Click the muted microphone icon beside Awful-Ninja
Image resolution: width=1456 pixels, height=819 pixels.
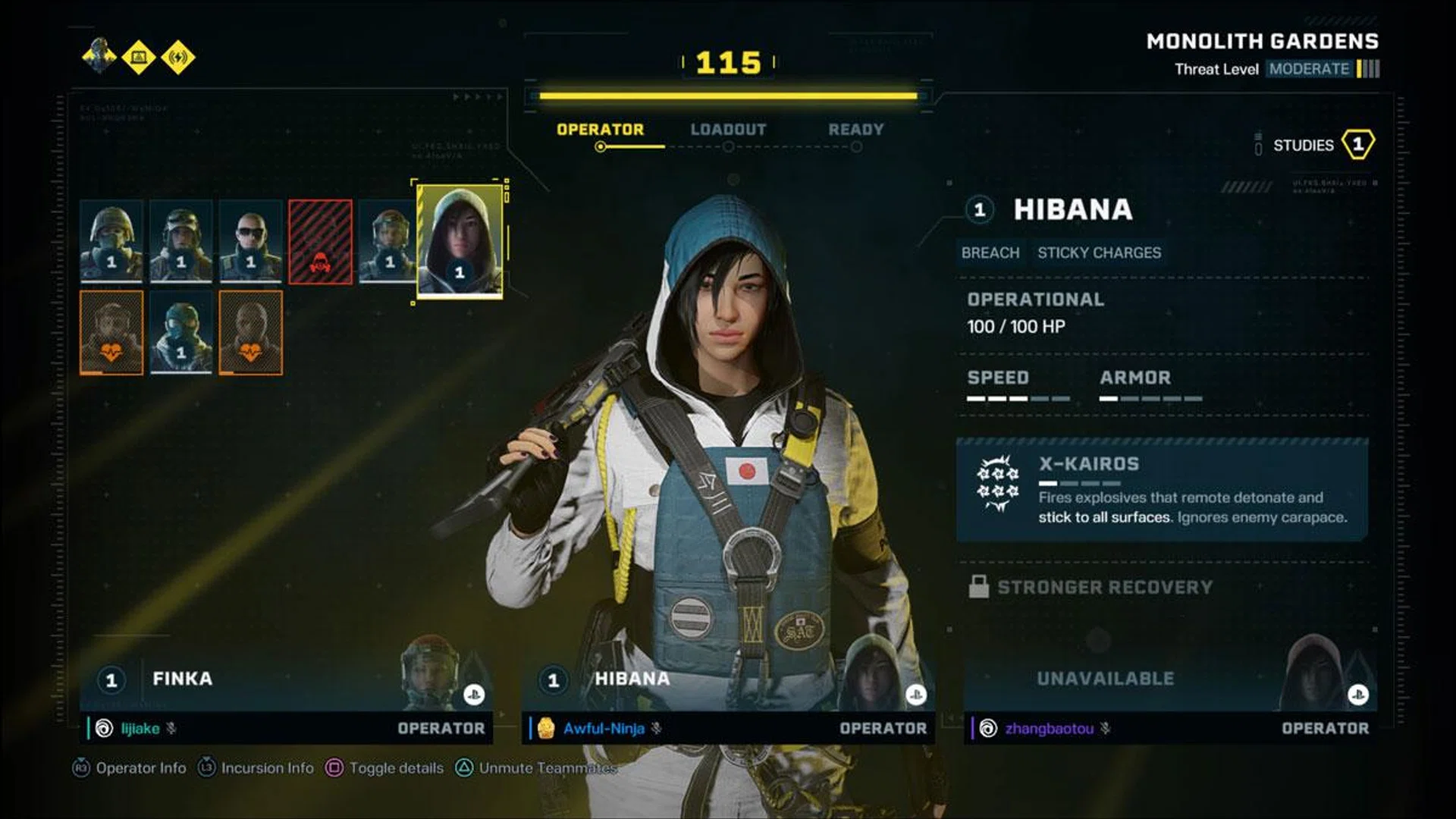point(654,728)
